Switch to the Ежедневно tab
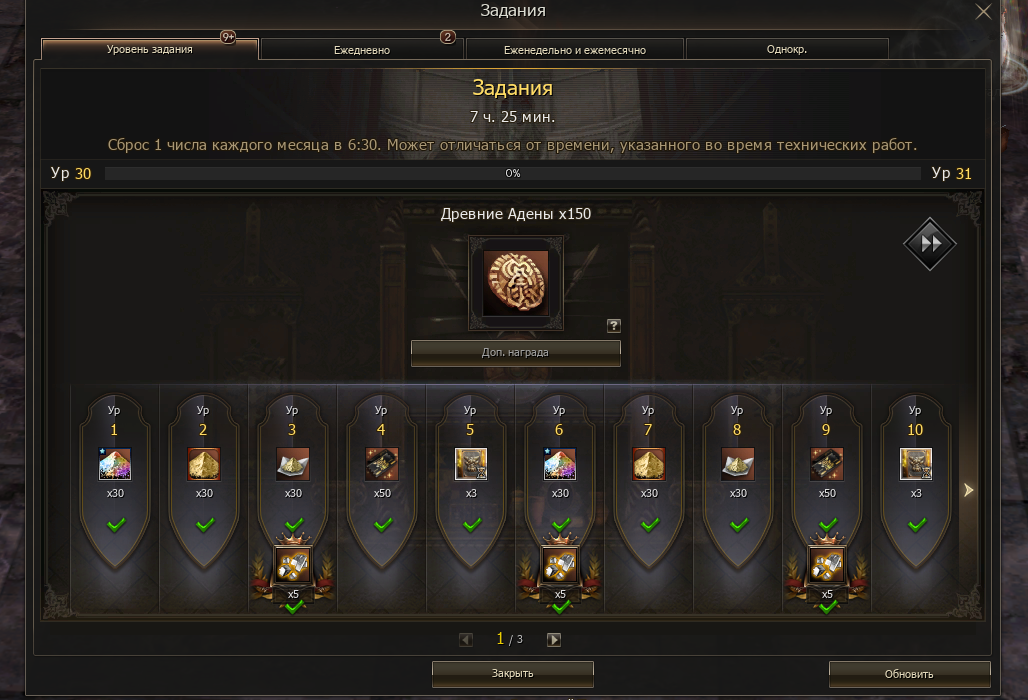Image resolution: width=1028 pixels, height=700 pixels. (x=362, y=49)
